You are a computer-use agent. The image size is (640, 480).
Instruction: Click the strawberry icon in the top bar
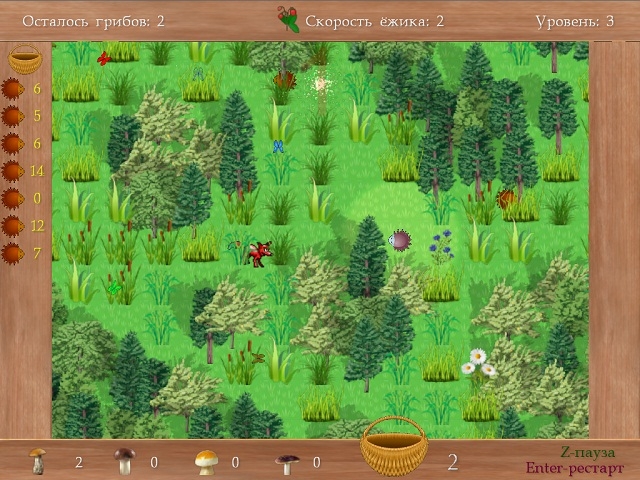(288, 19)
